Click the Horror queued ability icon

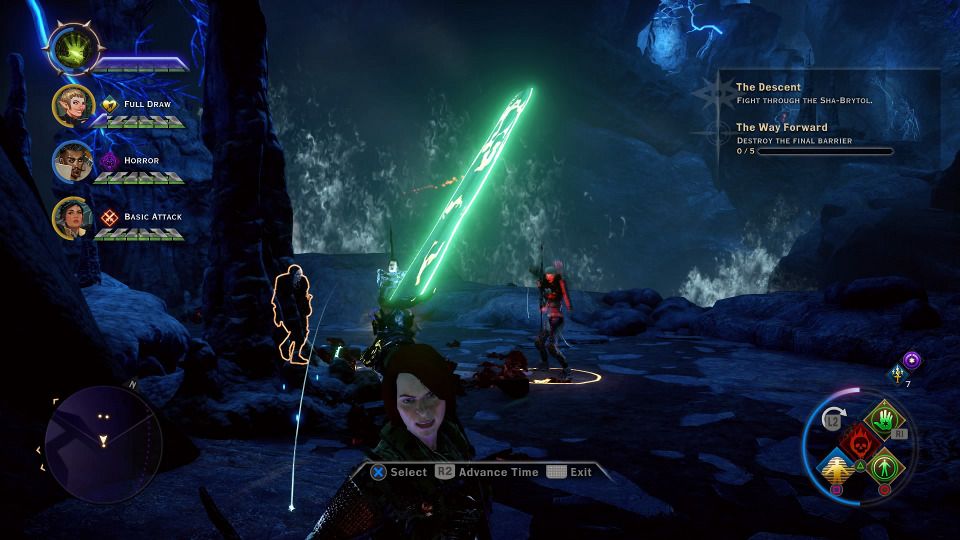110,160
